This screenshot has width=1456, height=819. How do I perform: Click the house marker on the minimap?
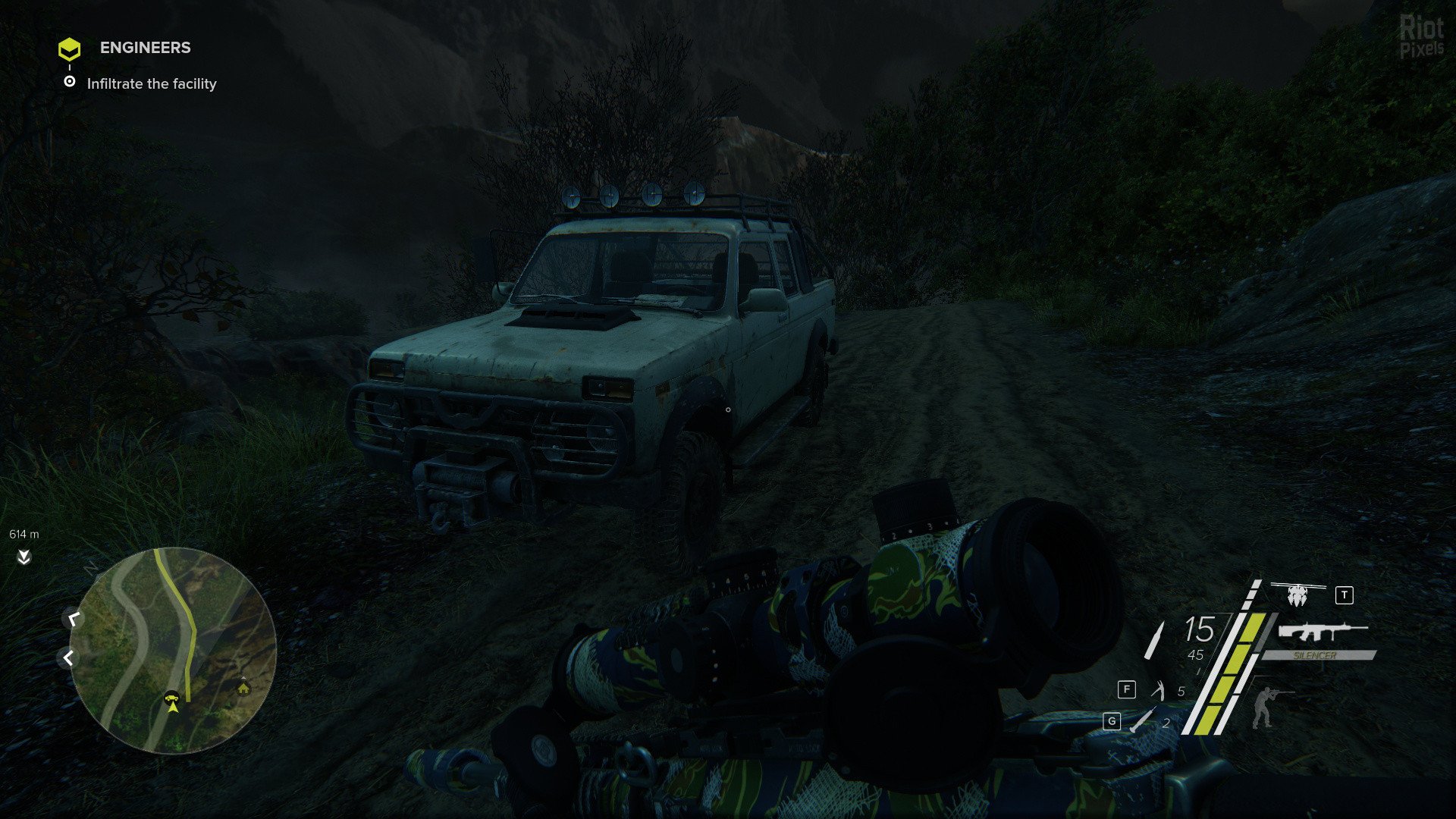click(x=243, y=687)
